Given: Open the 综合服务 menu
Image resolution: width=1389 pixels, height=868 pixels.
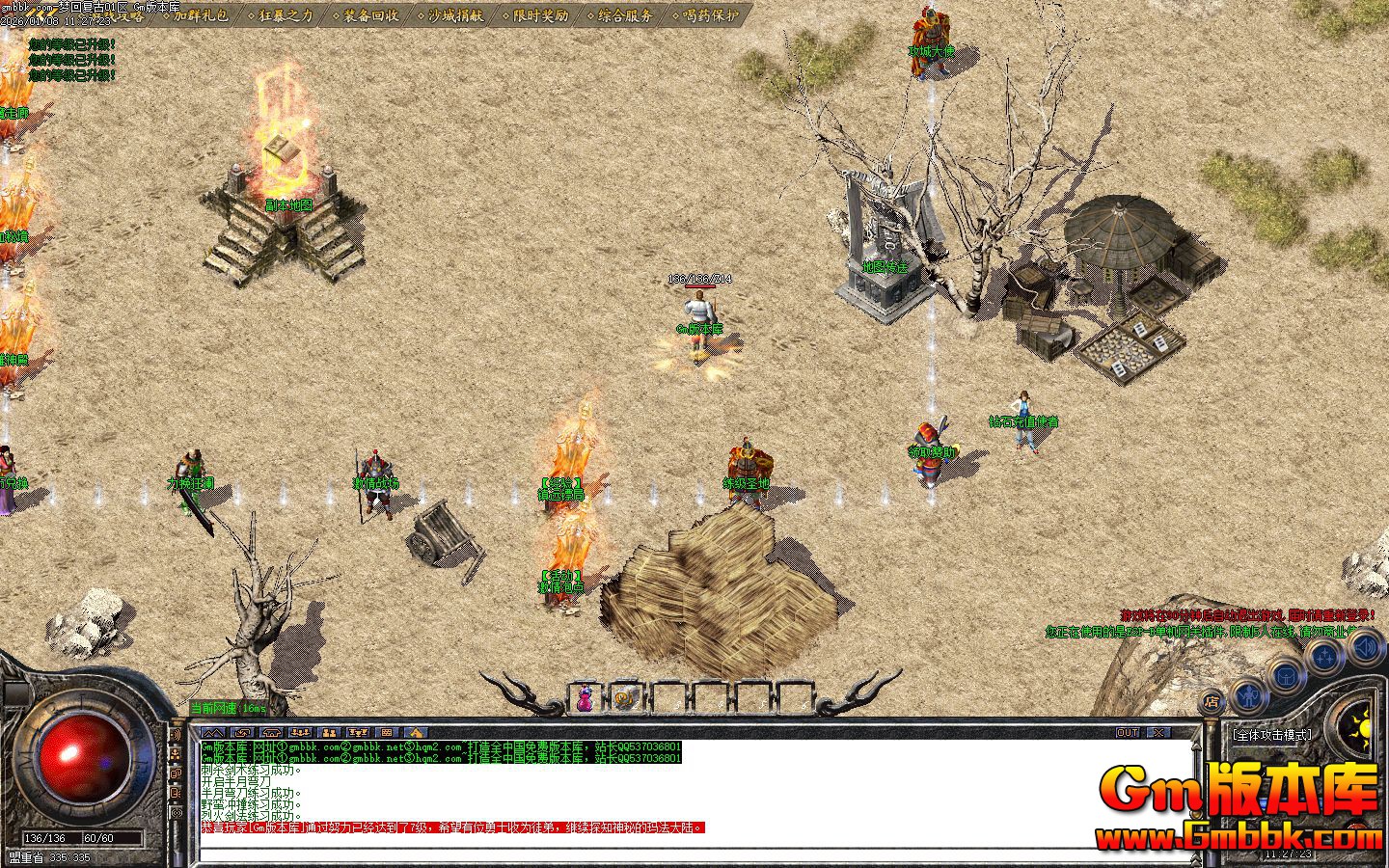Looking at the screenshot, I should point(625,14).
